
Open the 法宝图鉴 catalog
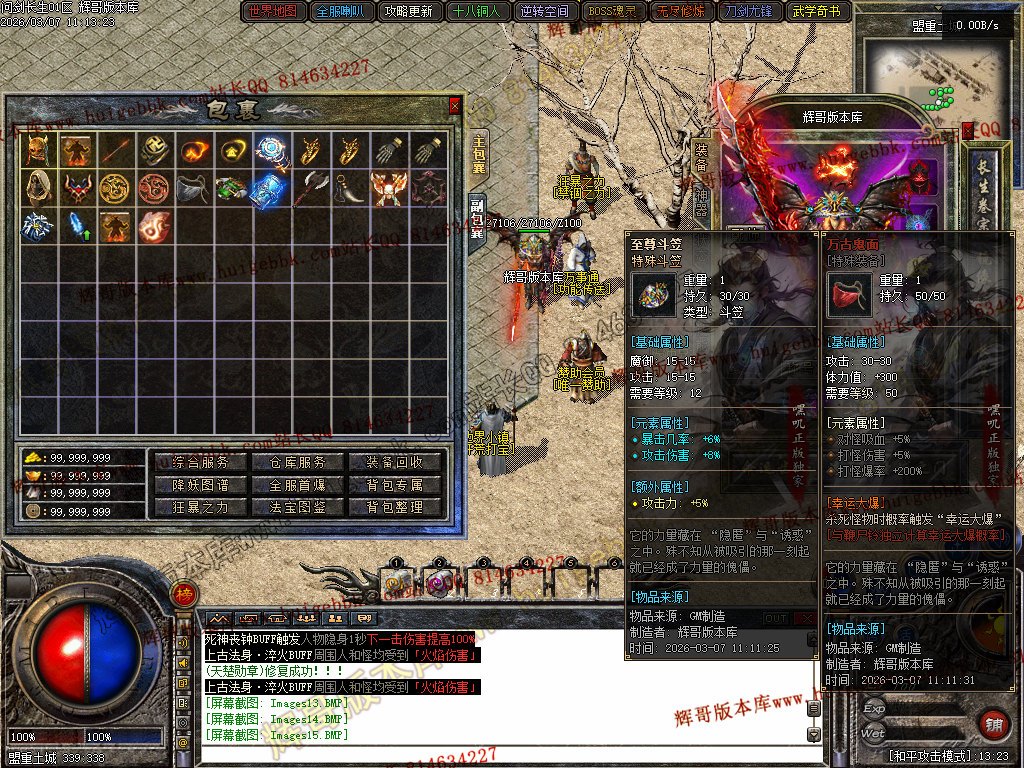coord(298,507)
